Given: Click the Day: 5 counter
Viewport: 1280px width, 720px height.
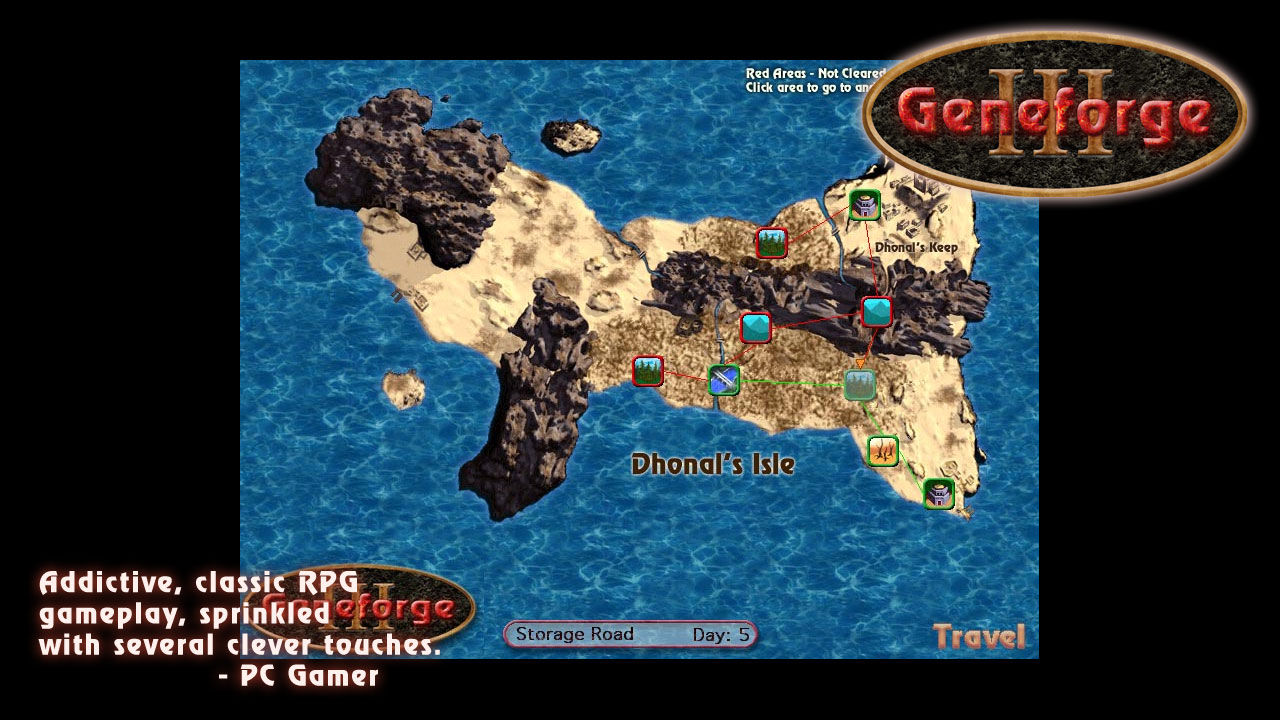Looking at the screenshot, I should click(x=722, y=633).
